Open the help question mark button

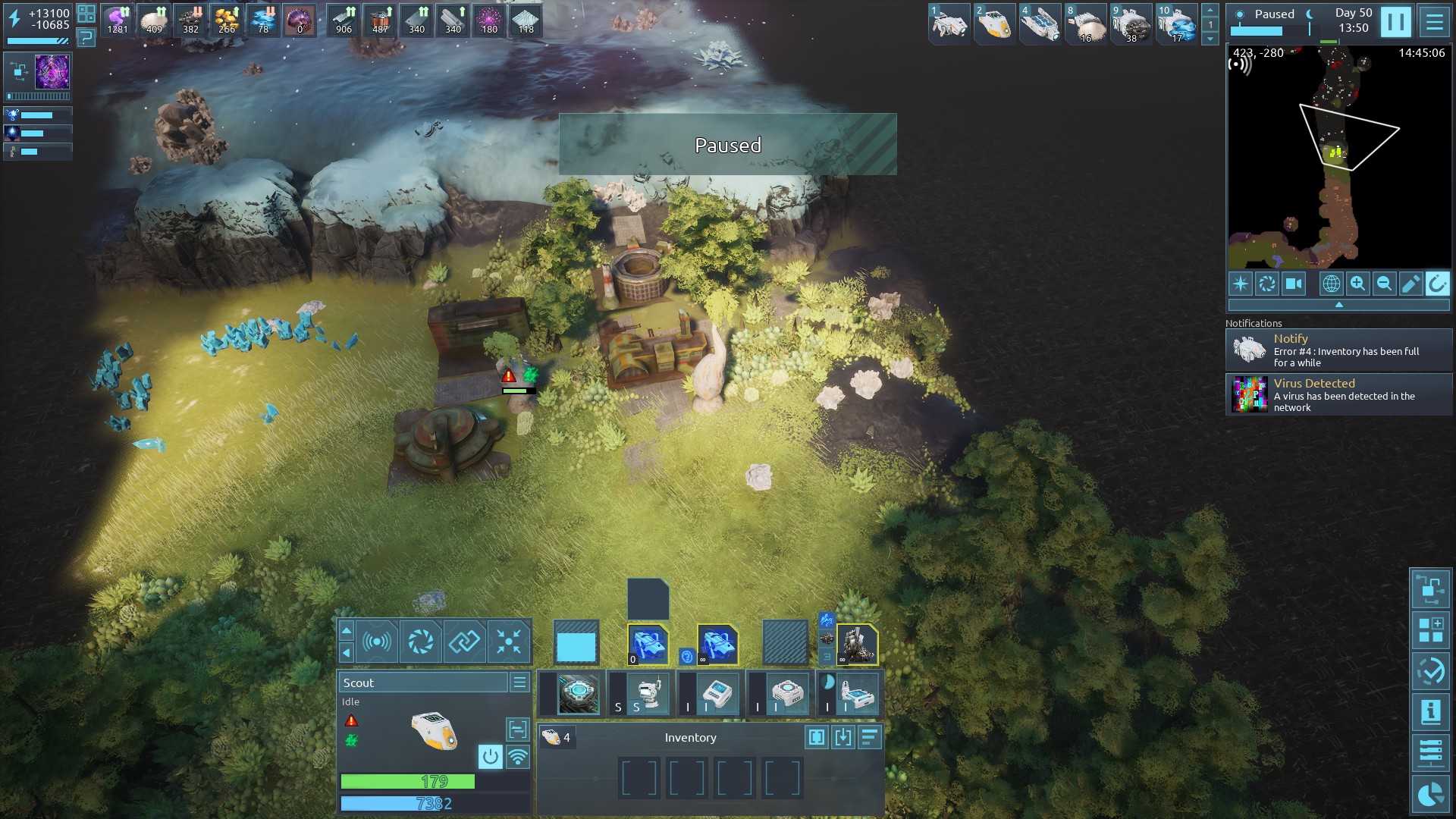(86, 36)
